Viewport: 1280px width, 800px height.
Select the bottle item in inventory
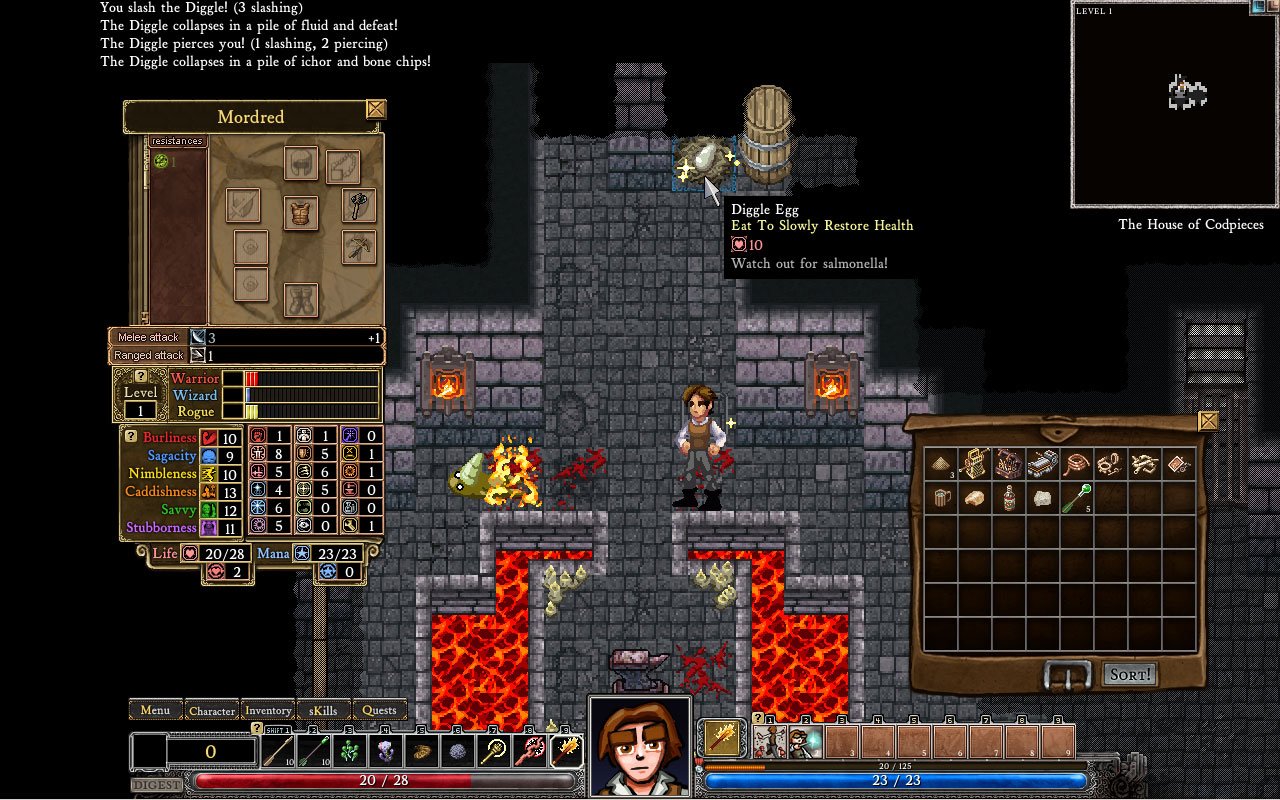pos(1009,498)
